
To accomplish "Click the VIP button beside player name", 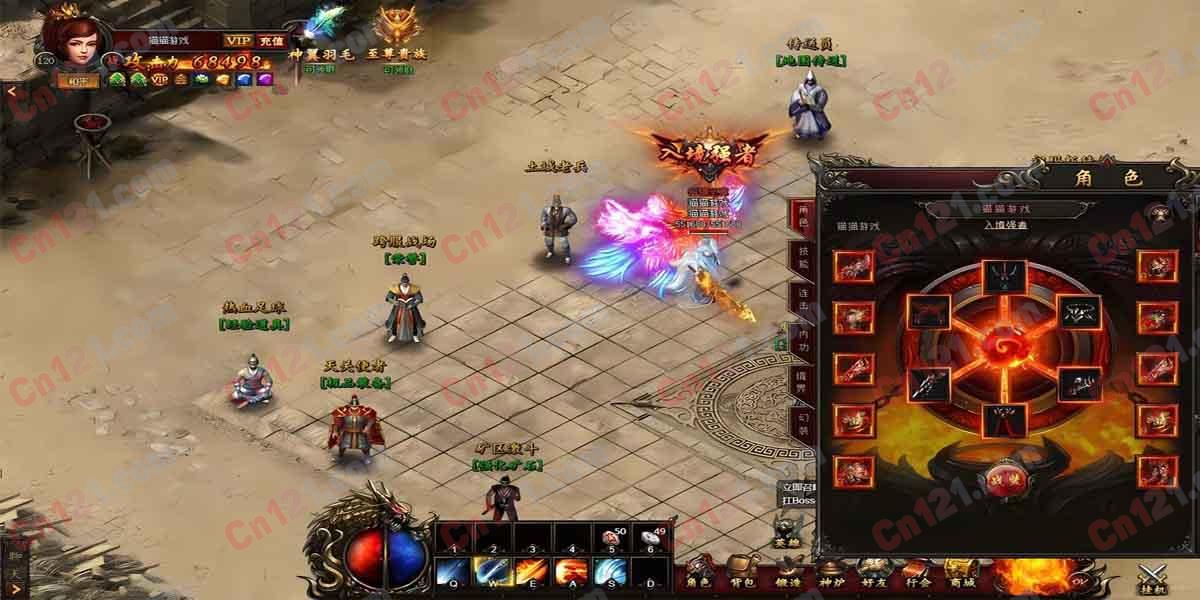I will 238,40.
